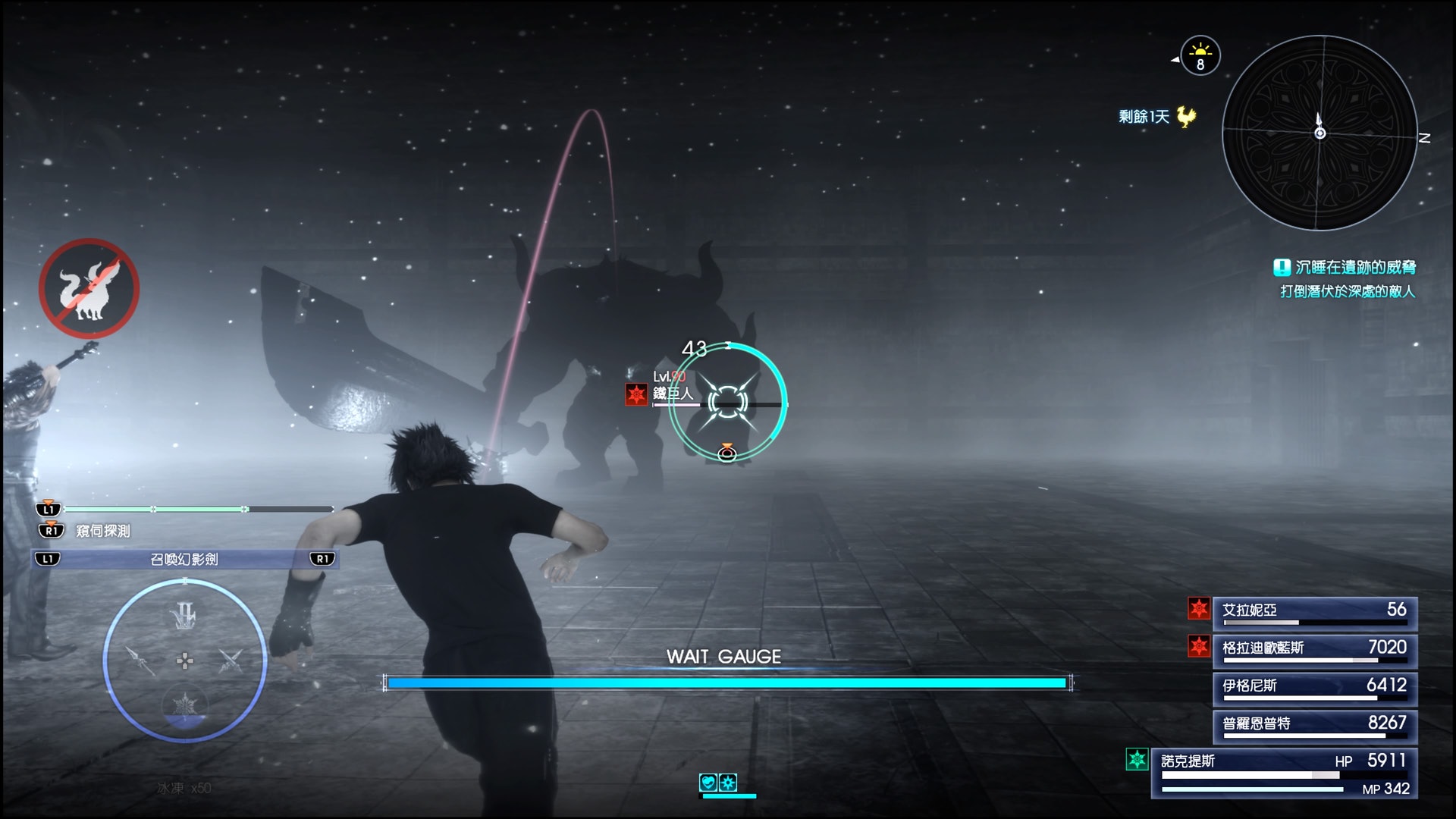
Task: Open the sun time-of-day indicator
Action: 1200,56
